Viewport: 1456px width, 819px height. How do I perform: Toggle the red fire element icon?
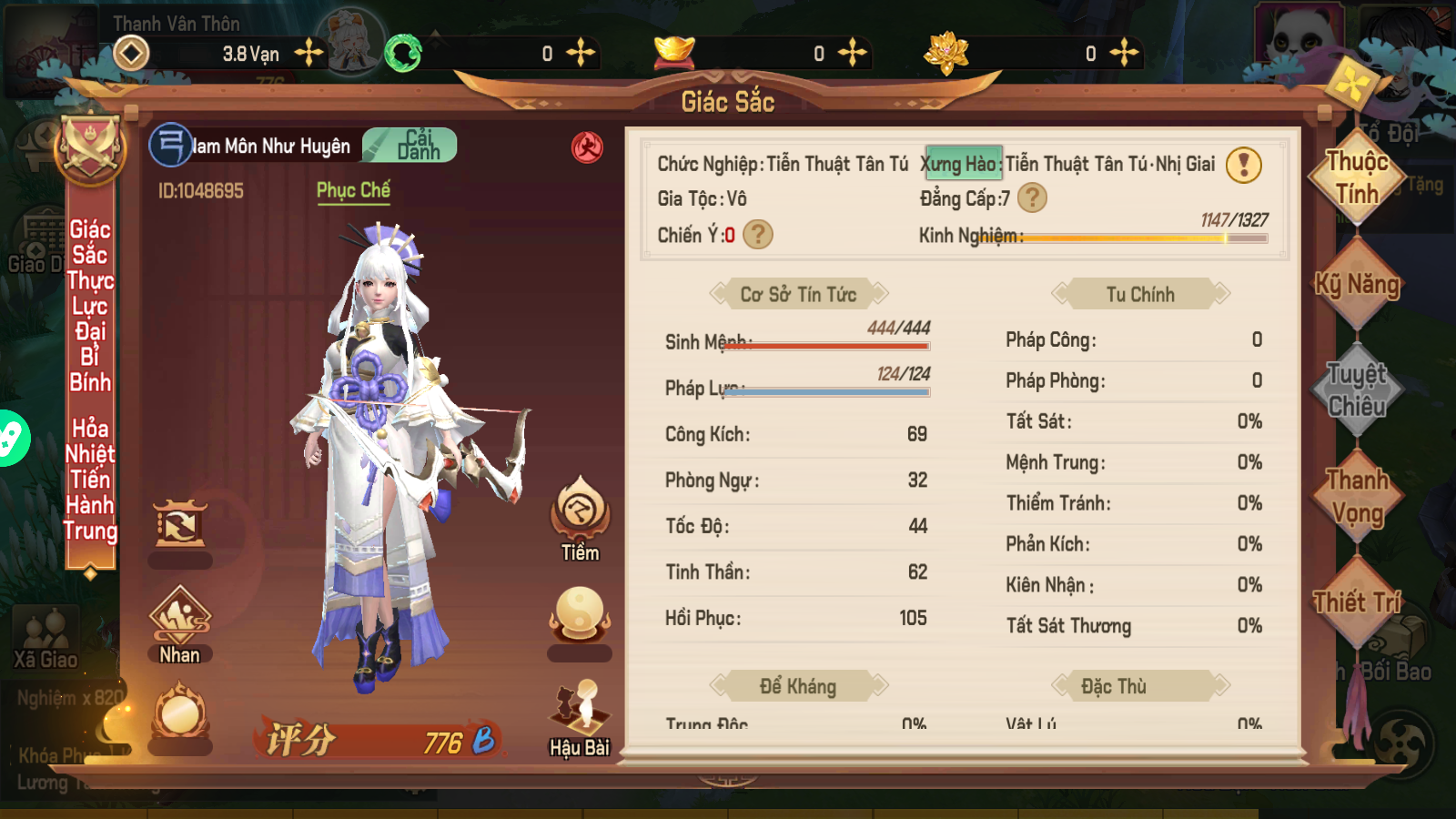tap(587, 147)
